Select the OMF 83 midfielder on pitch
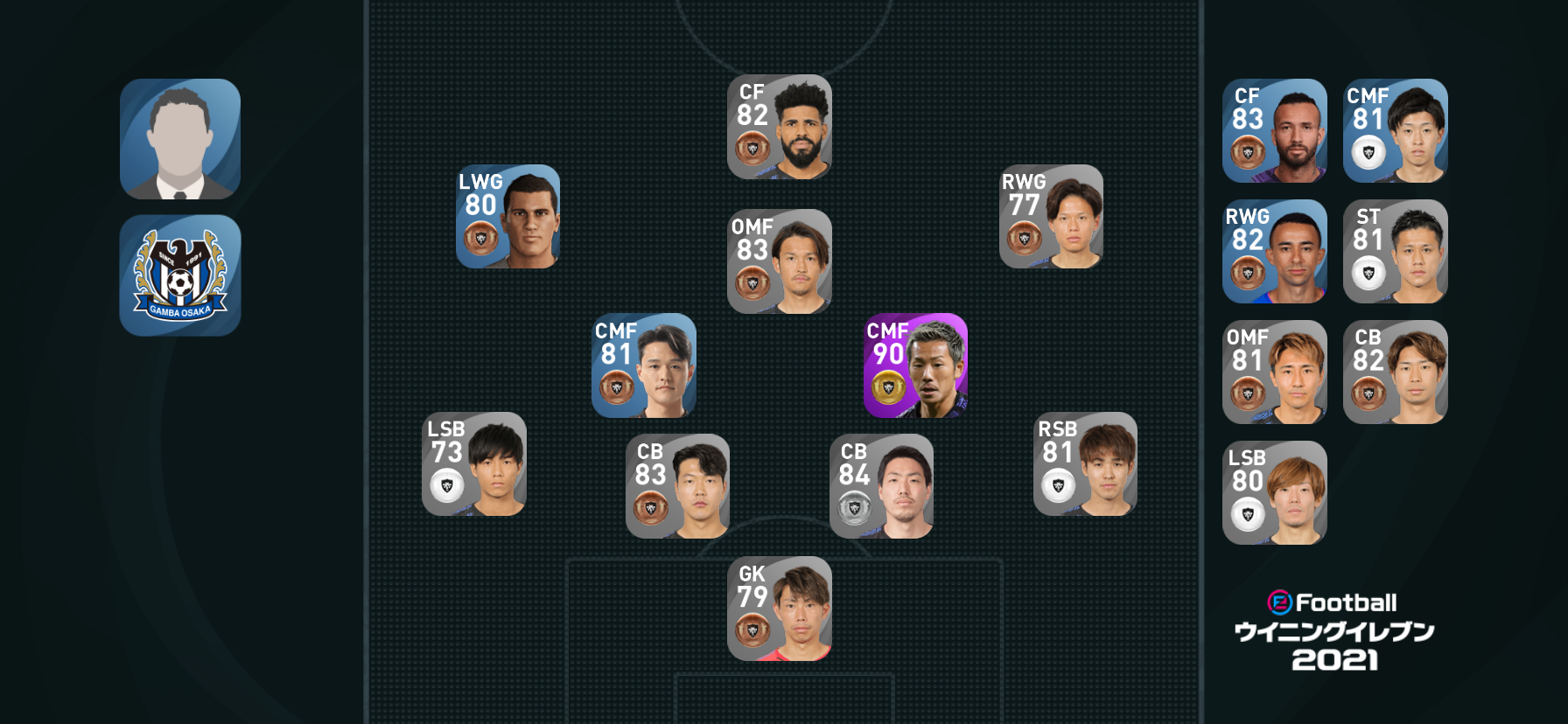 pos(779,261)
